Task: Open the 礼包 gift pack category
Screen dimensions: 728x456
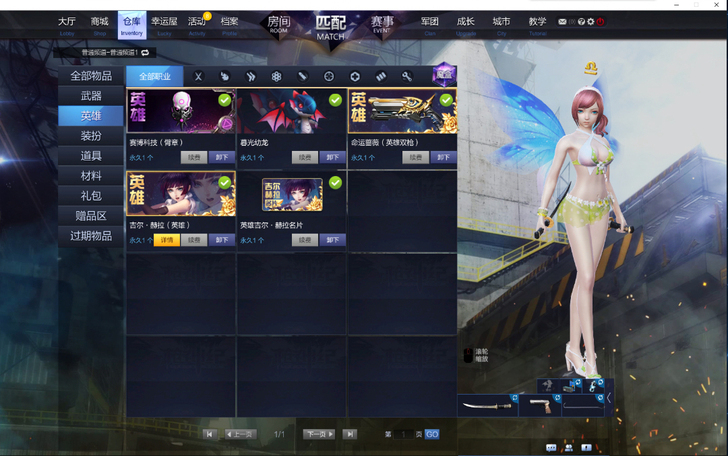Action: [x=91, y=196]
